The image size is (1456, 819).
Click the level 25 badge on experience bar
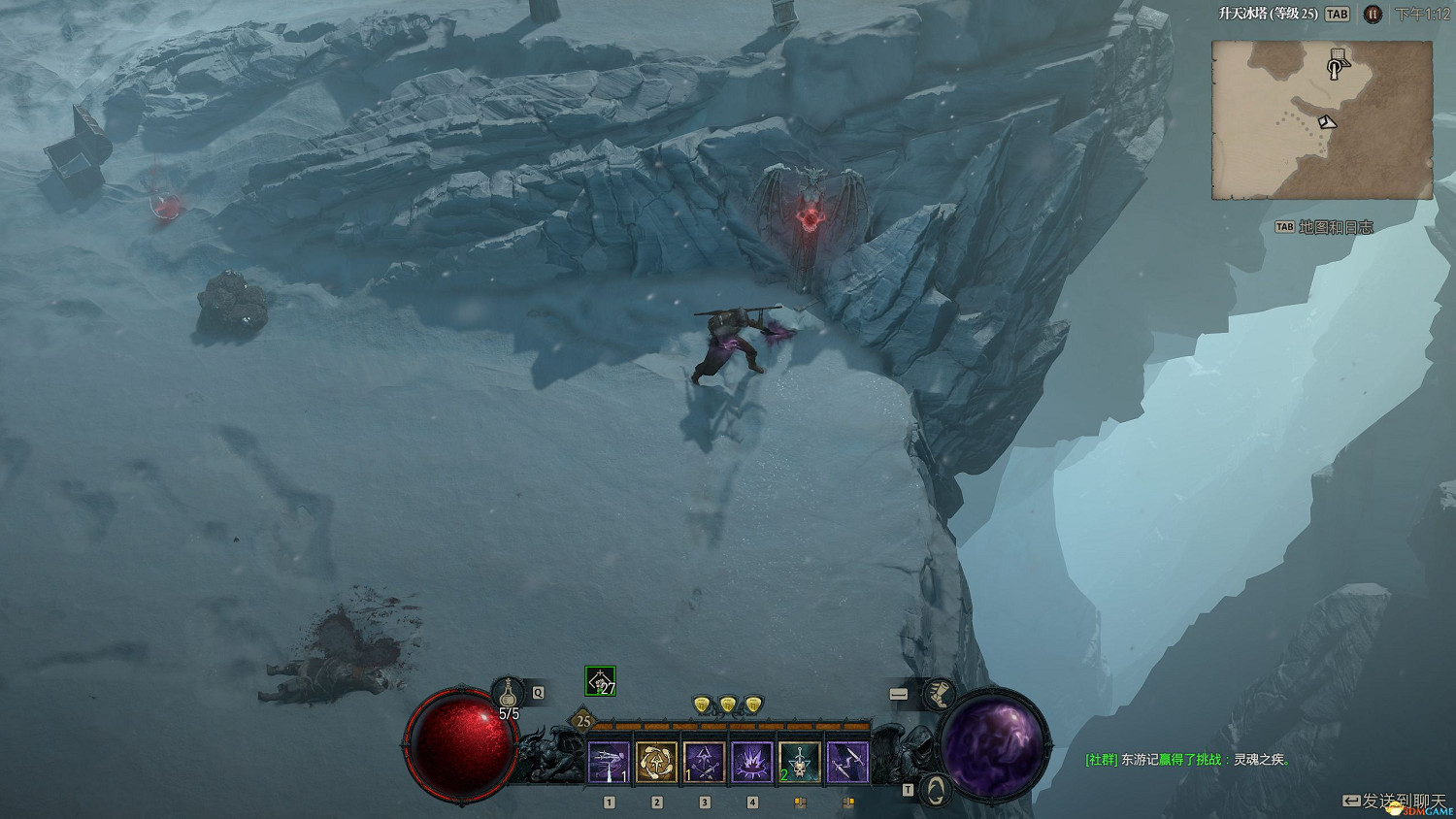coord(583,721)
